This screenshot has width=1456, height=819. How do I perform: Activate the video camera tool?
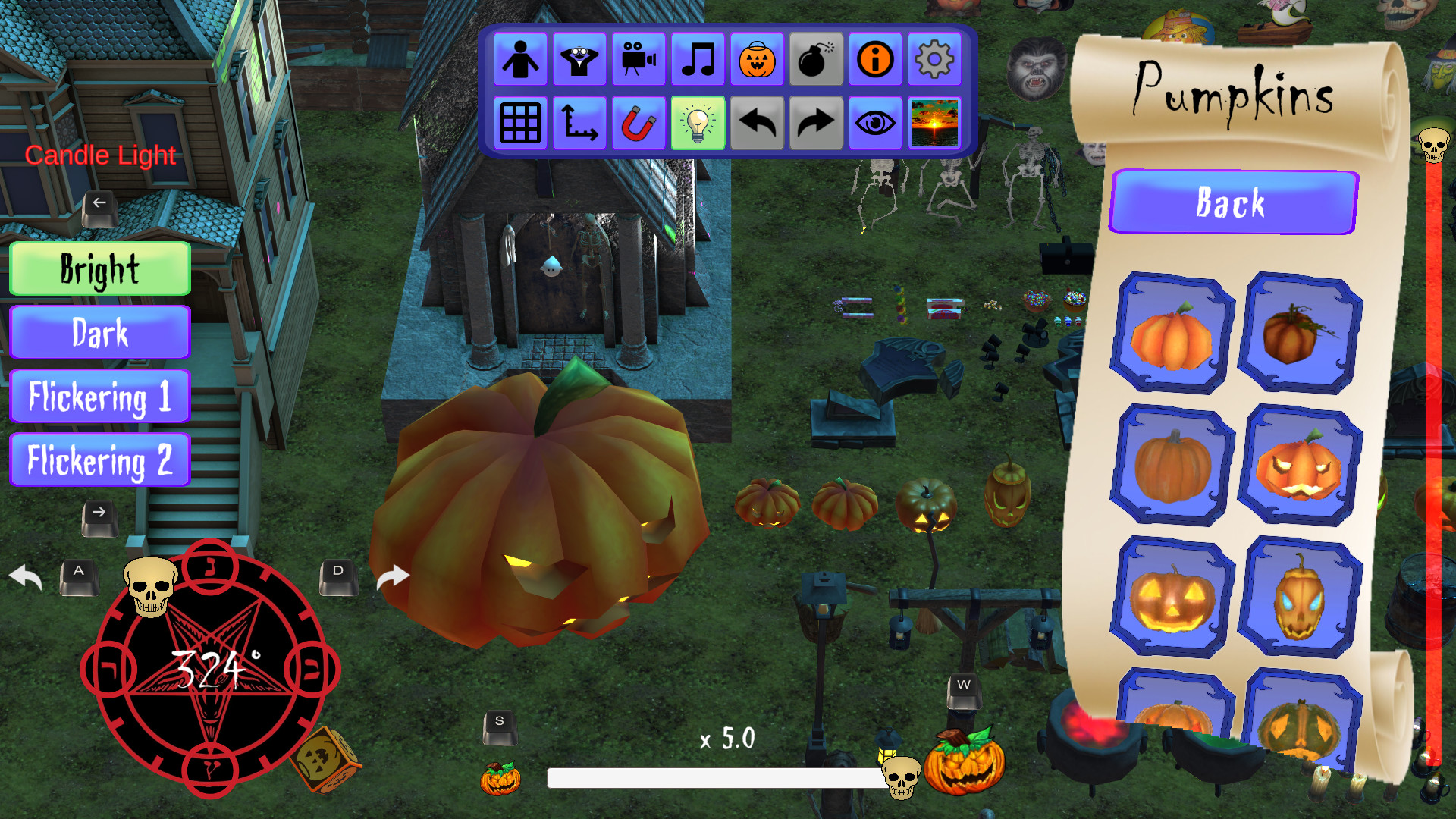pos(639,60)
